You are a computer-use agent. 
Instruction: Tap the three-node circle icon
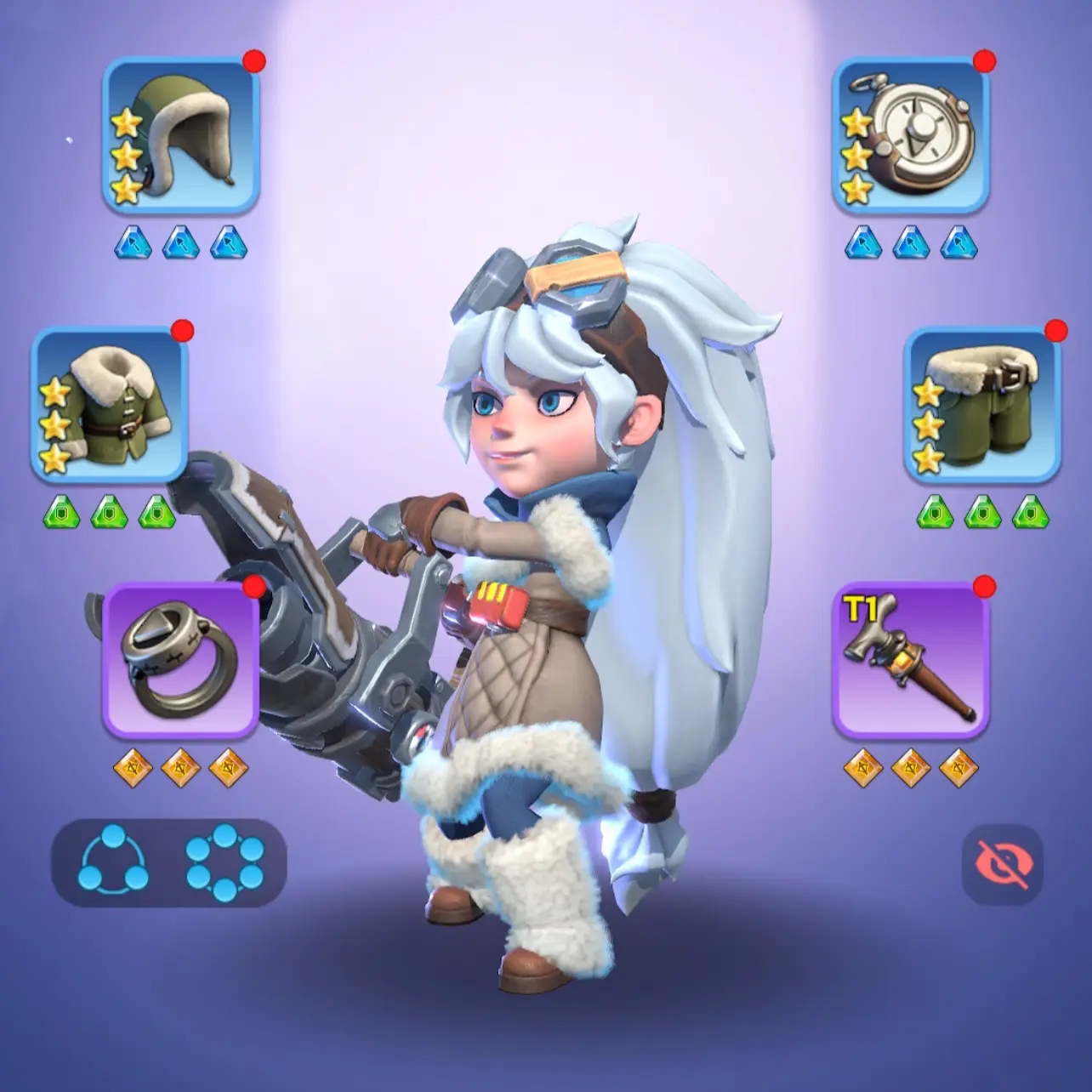click(x=113, y=862)
